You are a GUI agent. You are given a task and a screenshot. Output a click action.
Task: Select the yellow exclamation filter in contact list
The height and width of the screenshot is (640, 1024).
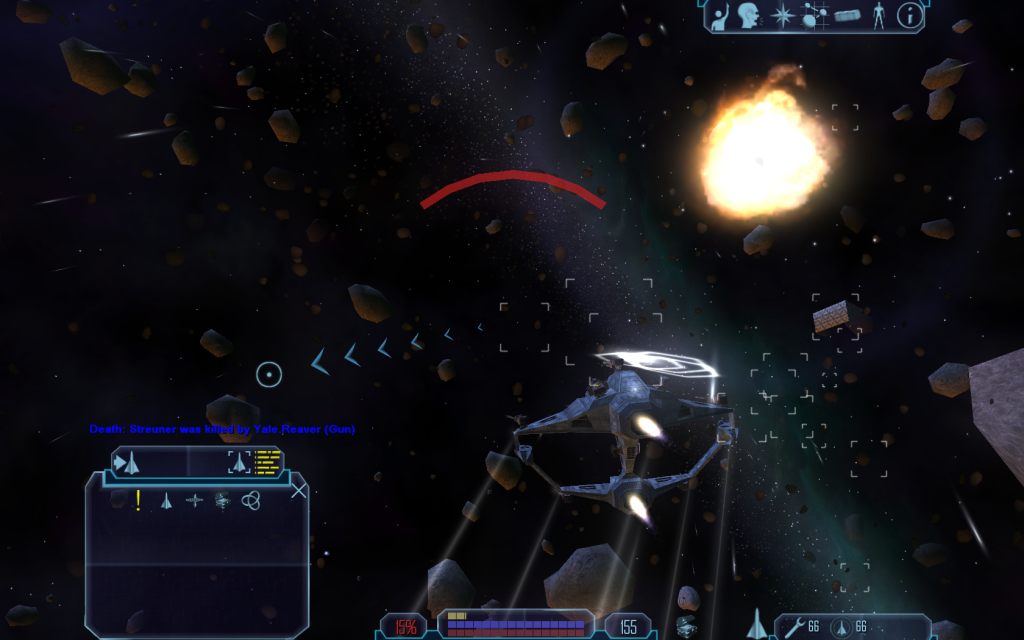138,500
